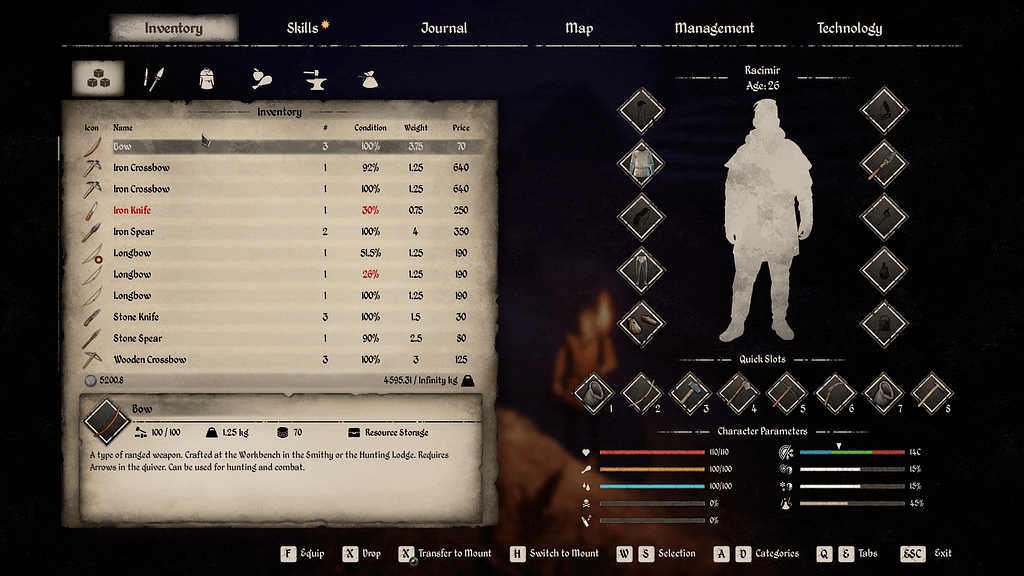This screenshot has width=1024, height=576.
Task: Select the food category icon
Action: 262,79
